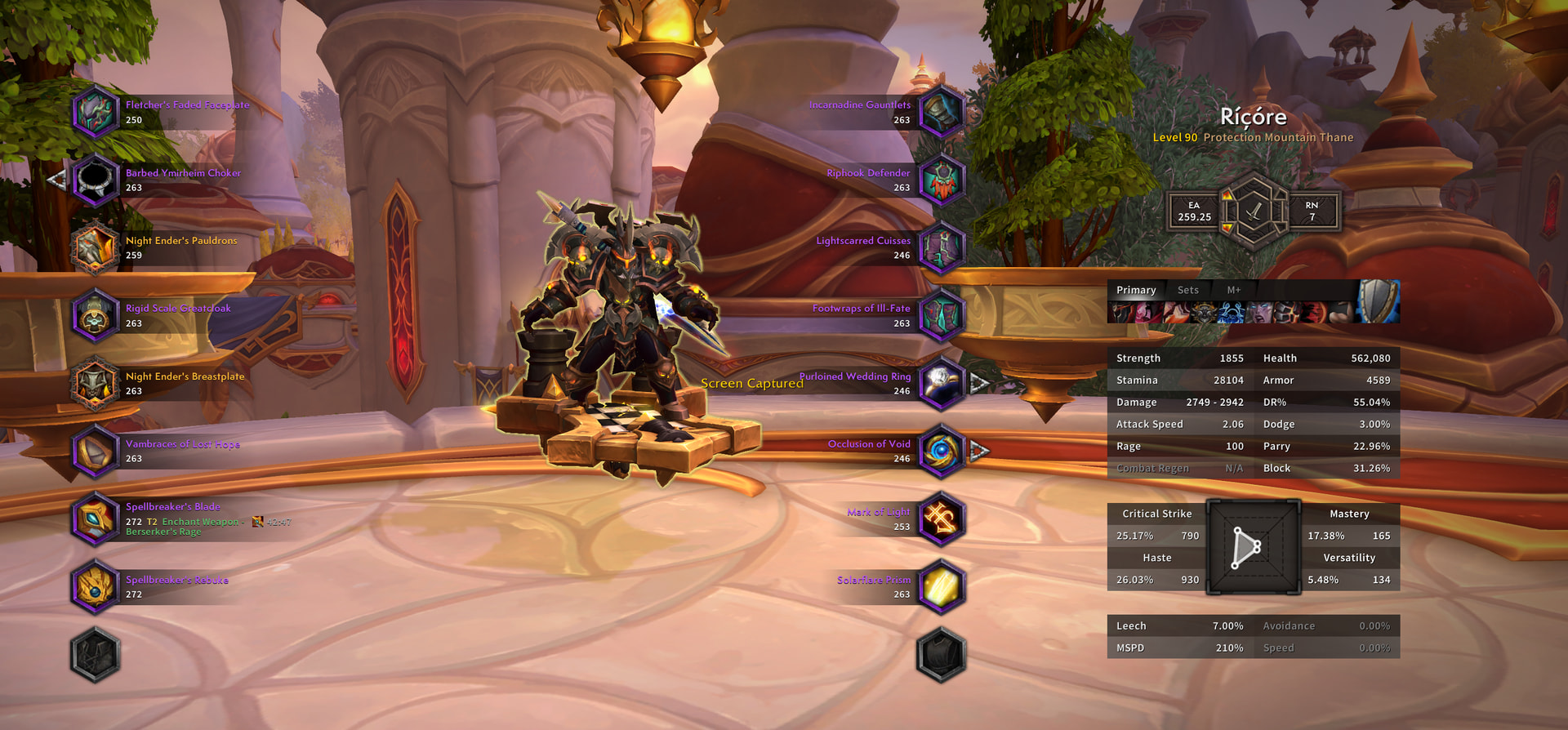The image size is (1568, 730).
Task: Open Night Ender's Breastplate chest slot
Action: [x=96, y=383]
